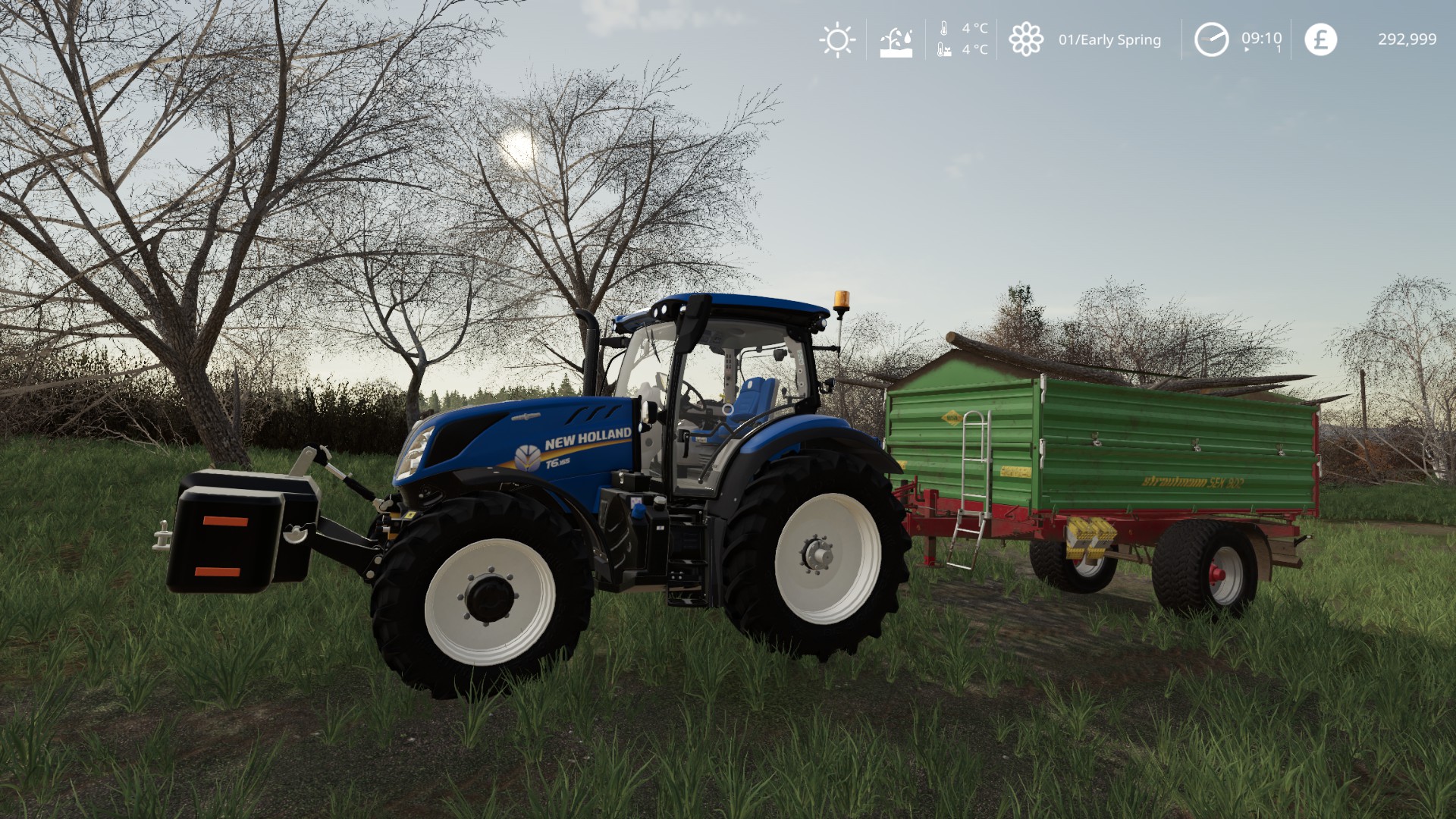The height and width of the screenshot is (819, 1456).
Task: Click the sunny weather icon
Action: click(837, 39)
